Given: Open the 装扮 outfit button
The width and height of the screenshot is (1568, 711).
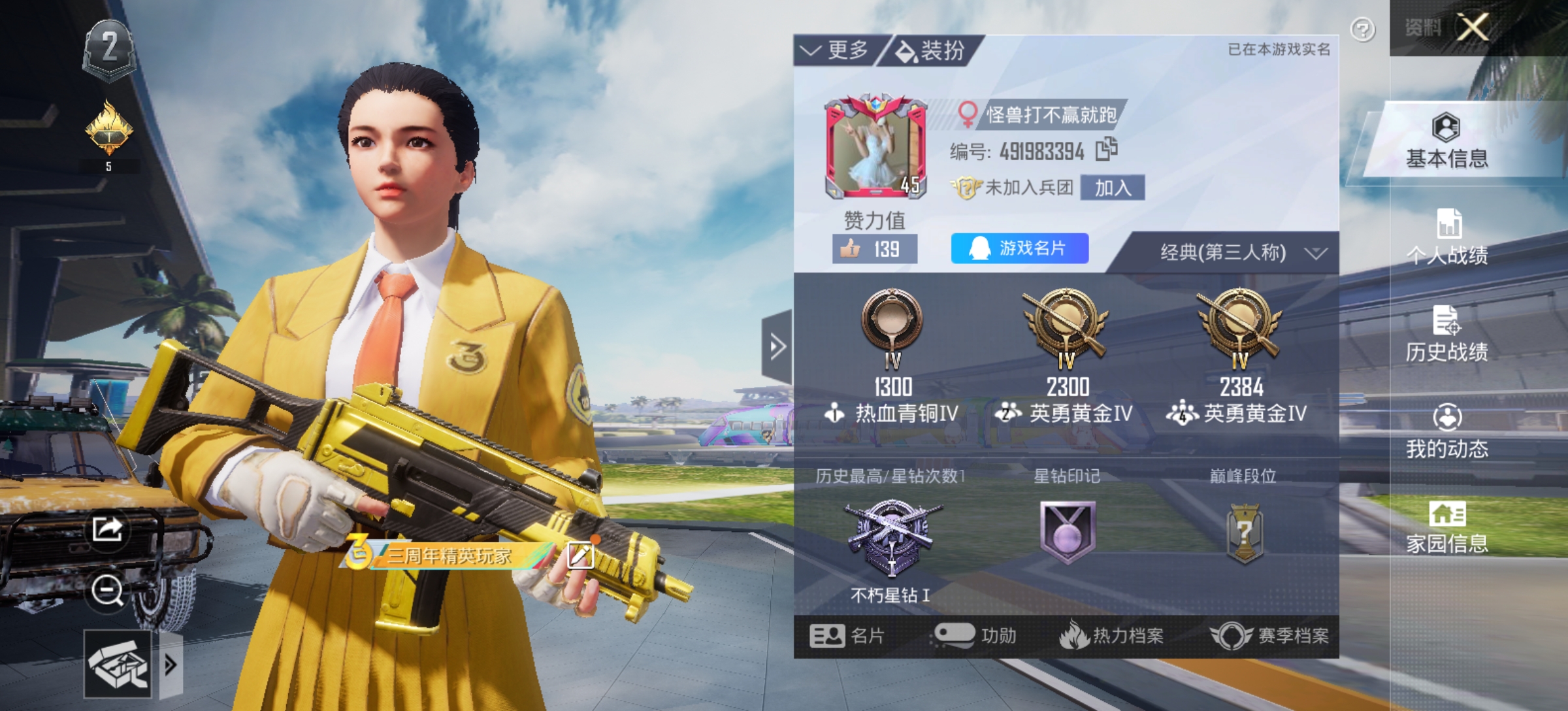Looking at the screenshot, I should [931, 50].
